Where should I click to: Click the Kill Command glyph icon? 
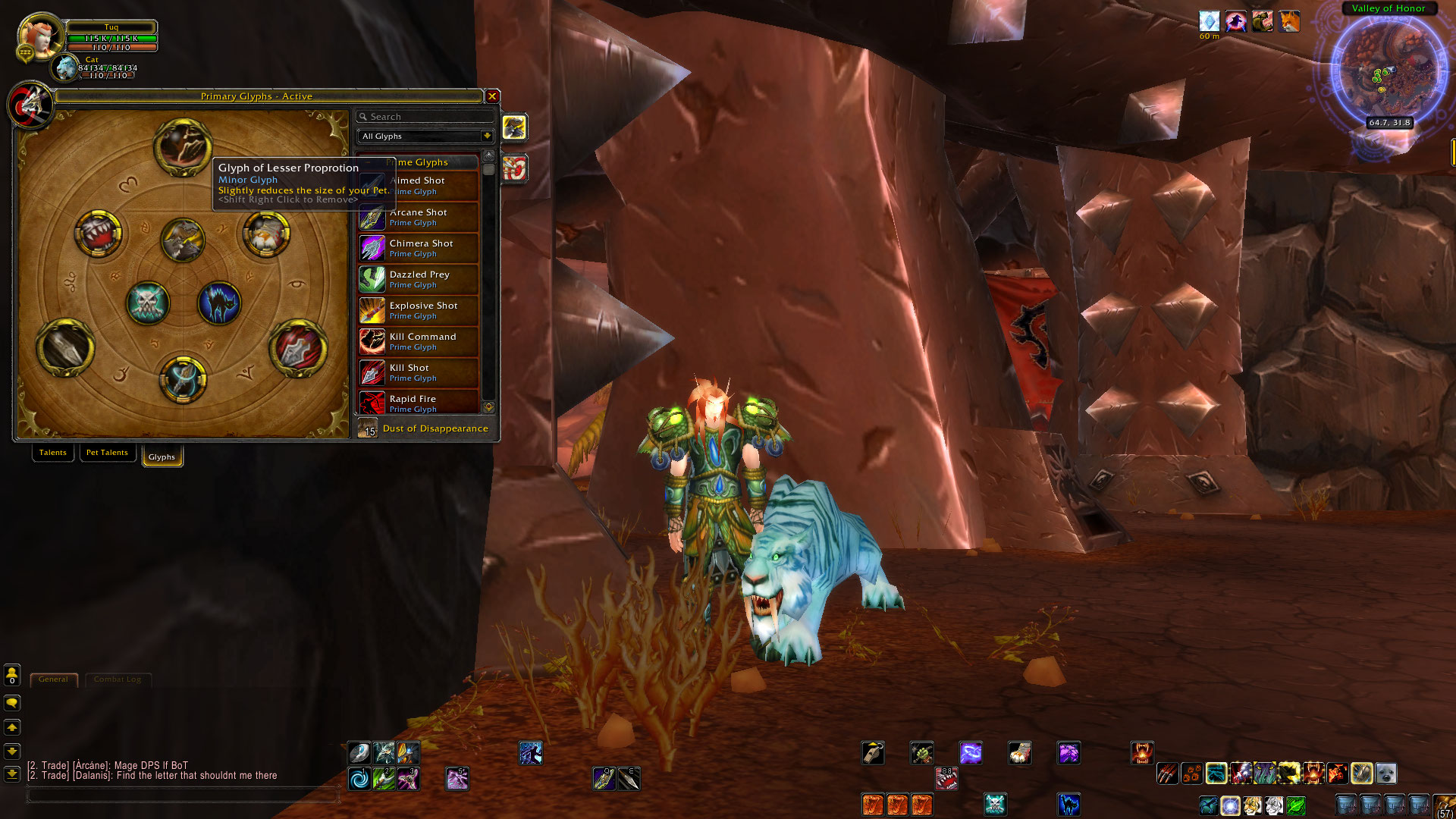point(372,341)
